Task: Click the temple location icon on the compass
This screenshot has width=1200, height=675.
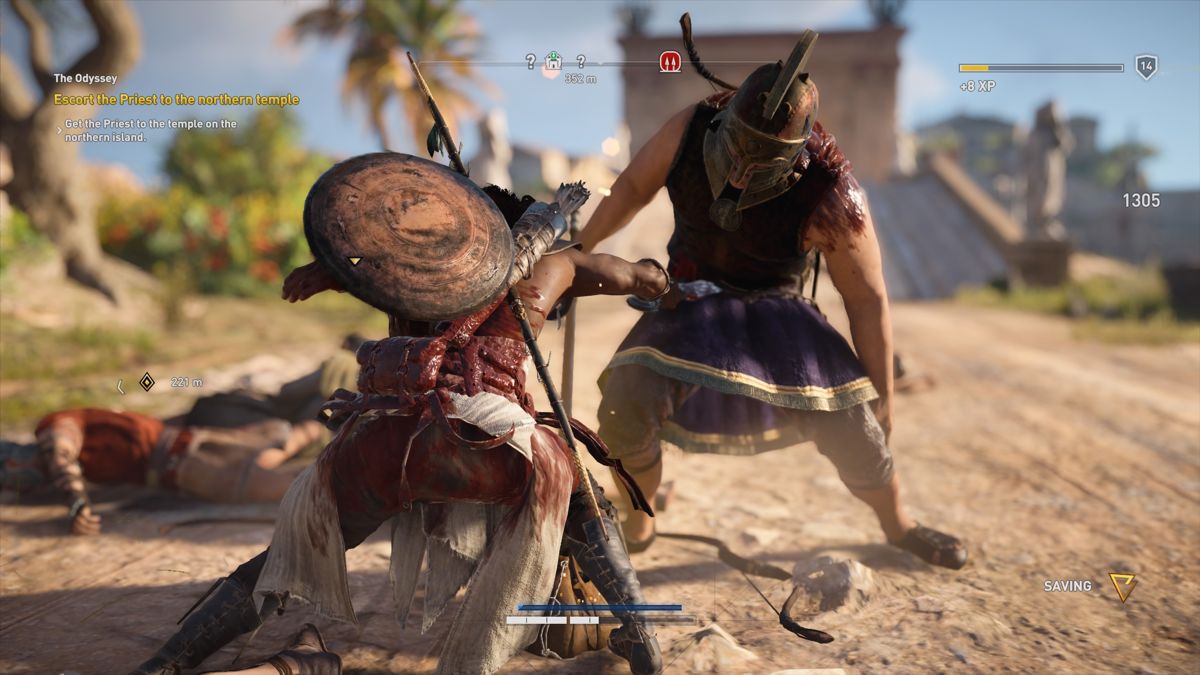Action: 553,62
